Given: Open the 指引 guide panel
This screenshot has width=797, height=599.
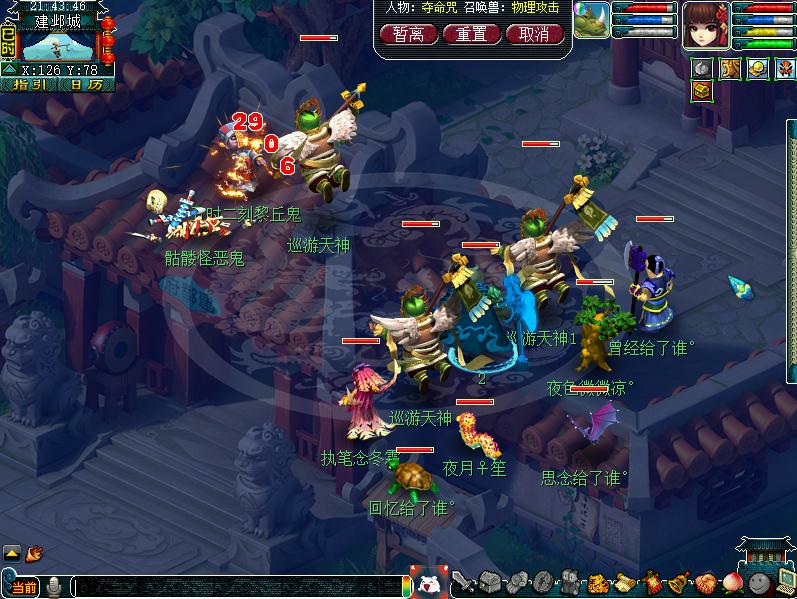Looking at the screenshot, I should [x=31, y=85].
